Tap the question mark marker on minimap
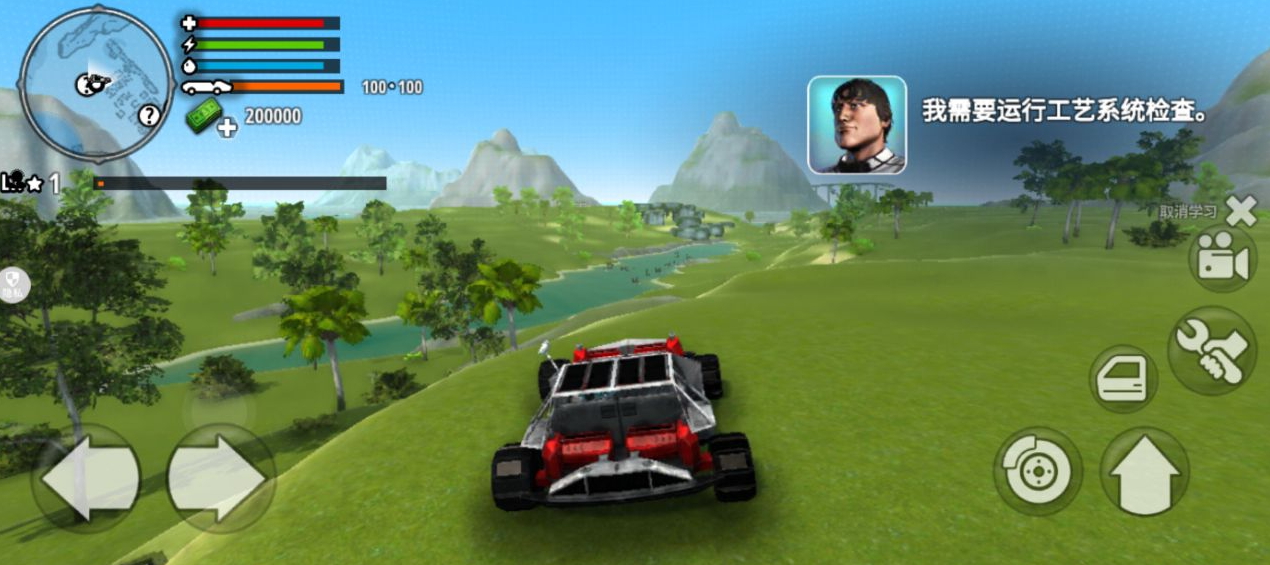Screen dimensions: 1270x565 pyautogui.click(x=149, y=115)
